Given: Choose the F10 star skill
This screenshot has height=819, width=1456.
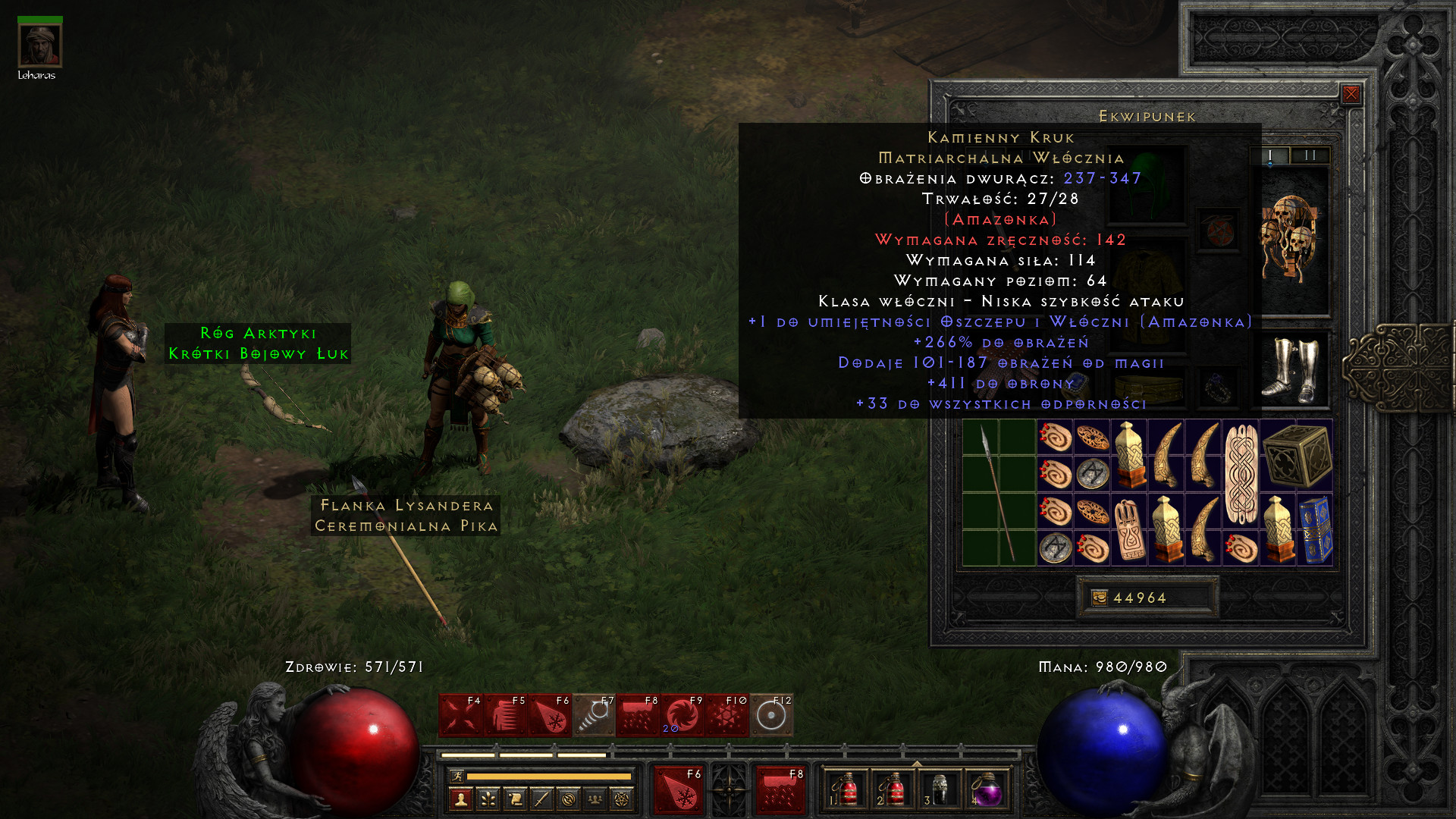Looking at the screenshot, I should tap(727, 715).
